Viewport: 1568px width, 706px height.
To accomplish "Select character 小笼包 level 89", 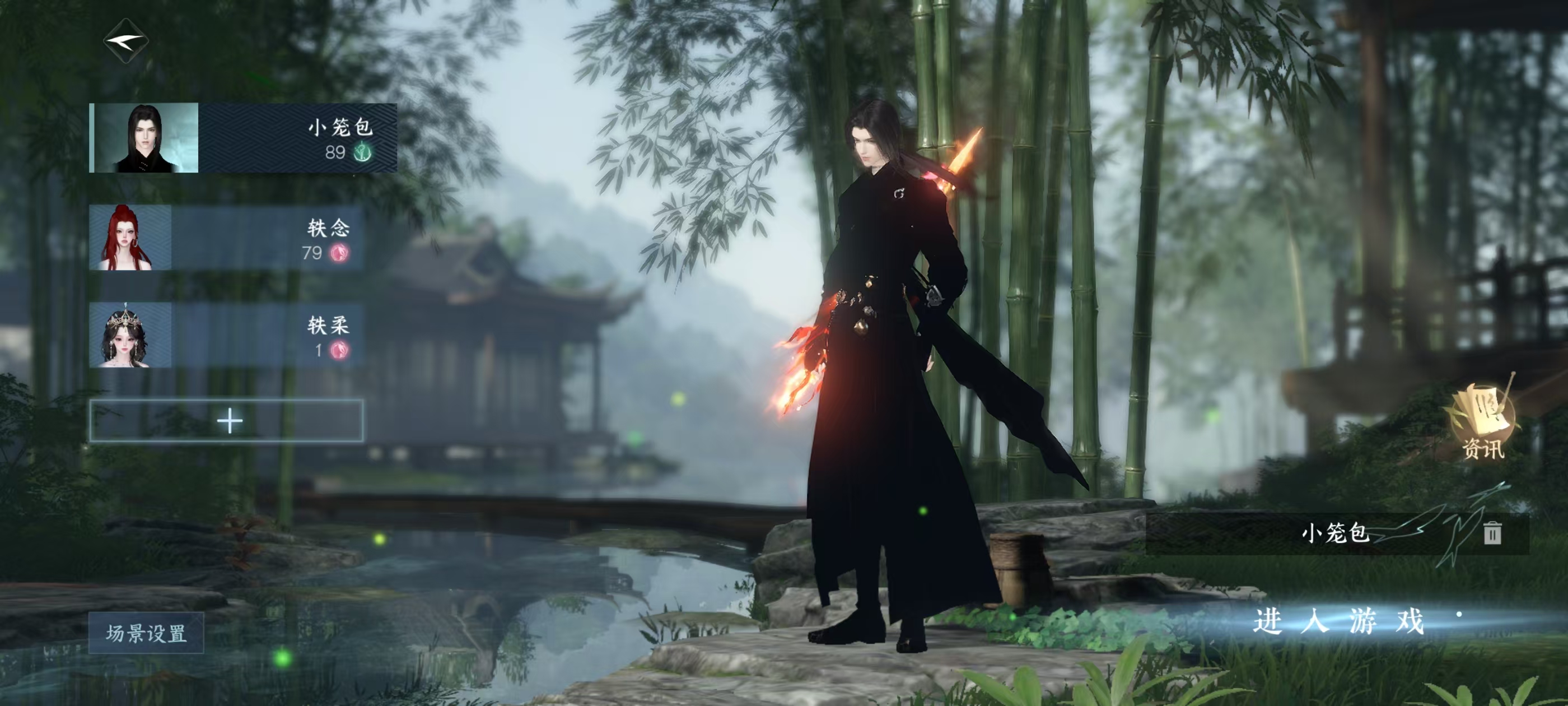I will (x=243, y=138).
